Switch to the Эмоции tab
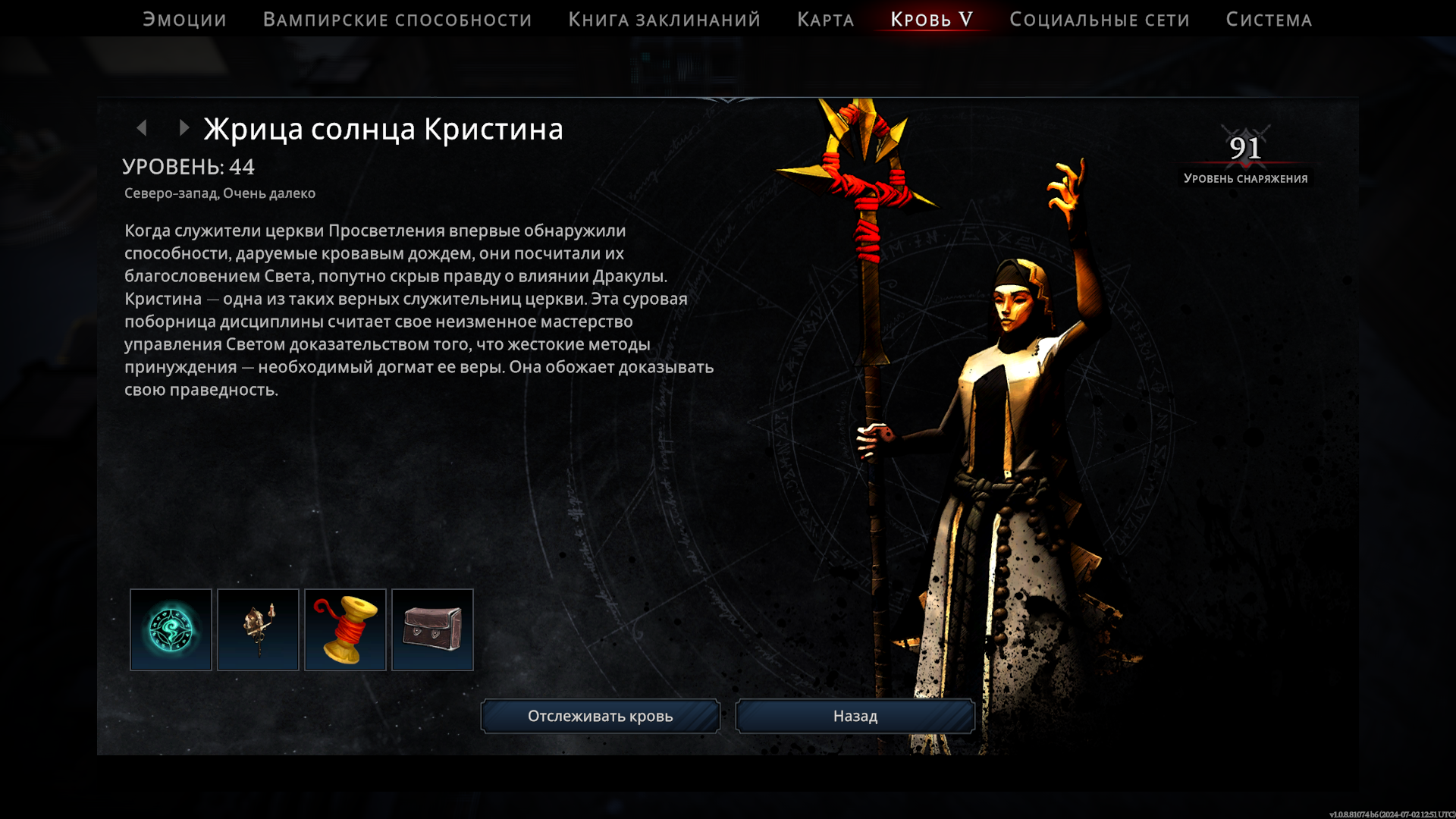This screenshot has width=1456, height=819. (184, 20)
